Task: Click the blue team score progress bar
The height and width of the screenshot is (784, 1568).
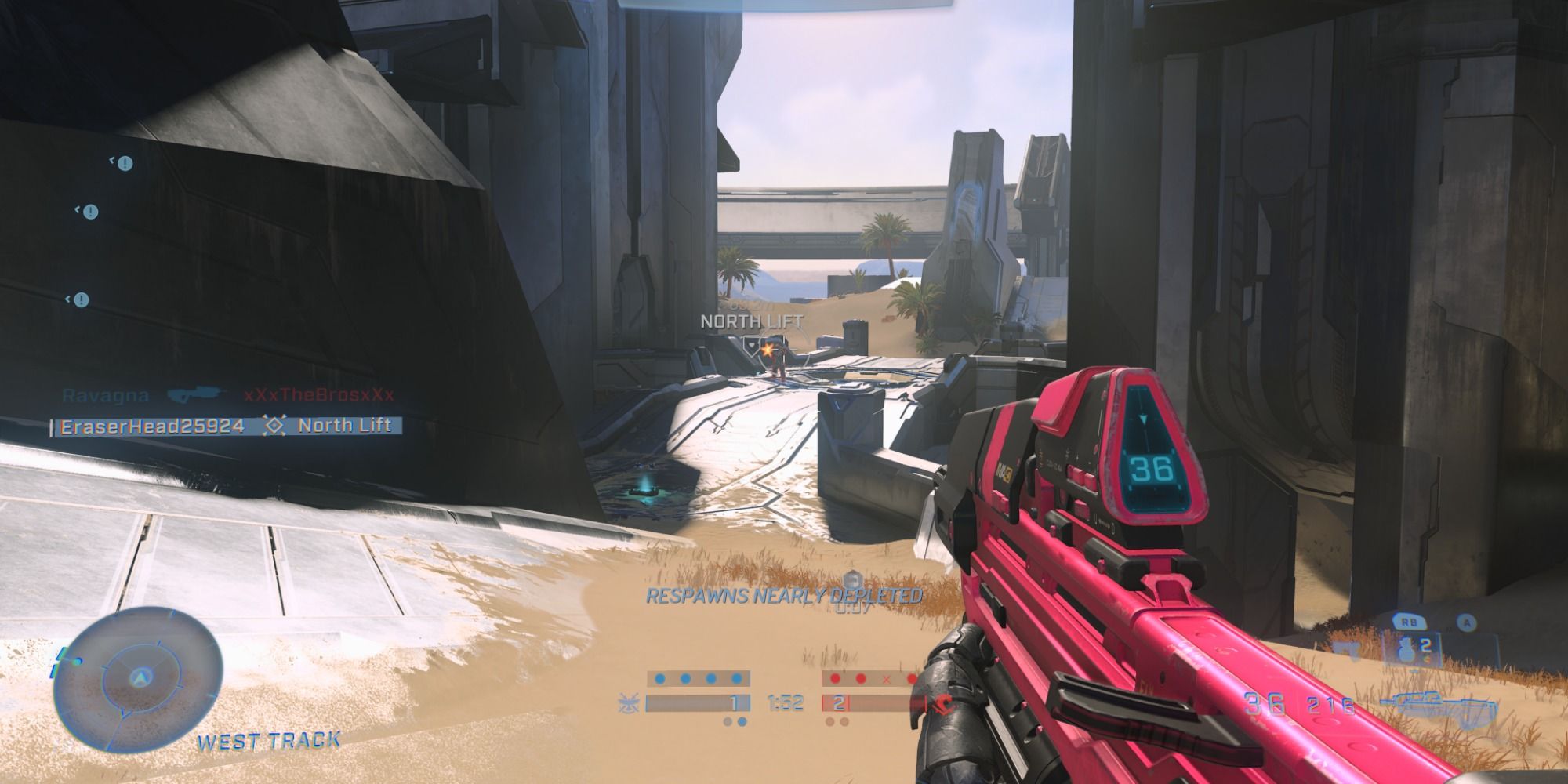Action: click(698, 702)
